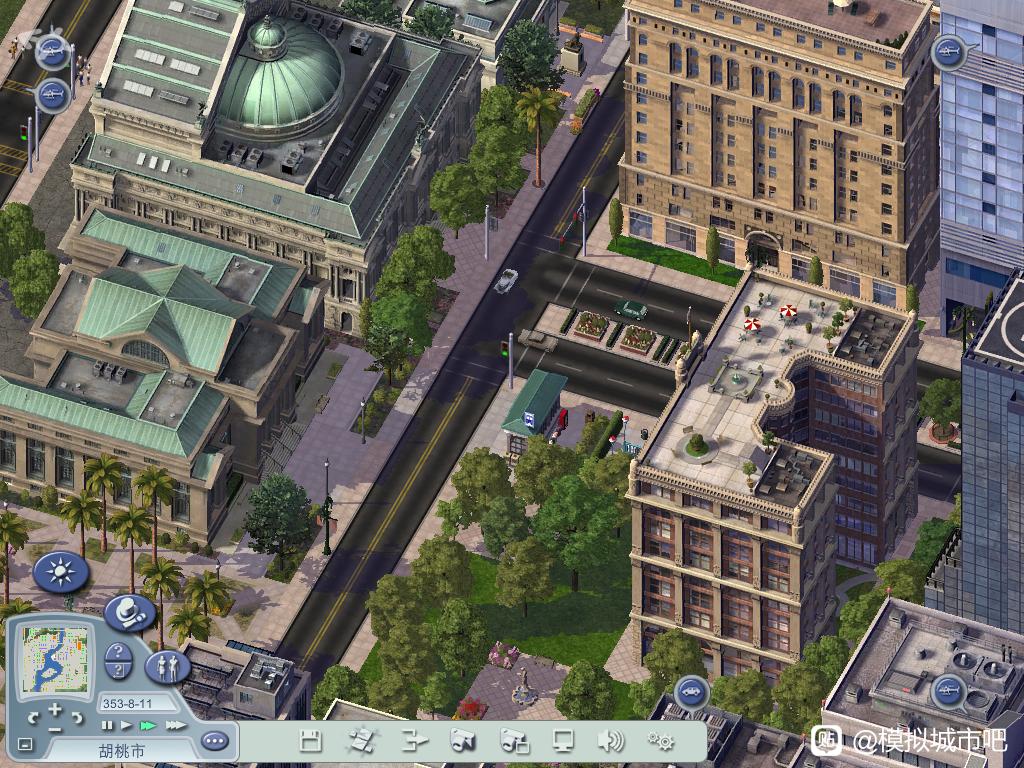Open game settings via the gears icon
The width and height of the screenshot is (1024, 768).
(x=660, y=741)
